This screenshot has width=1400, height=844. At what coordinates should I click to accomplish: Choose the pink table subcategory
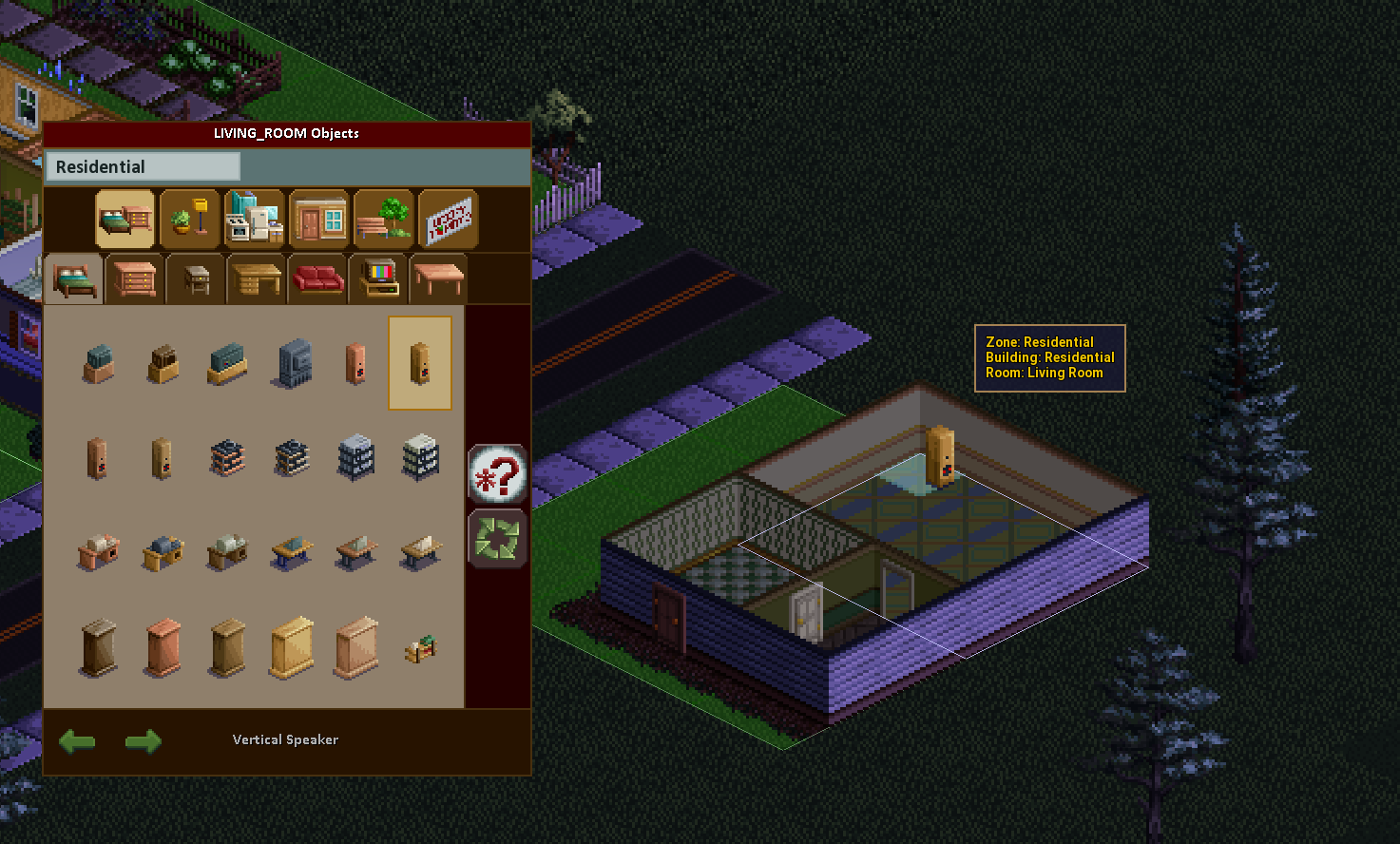click(438, 279)
